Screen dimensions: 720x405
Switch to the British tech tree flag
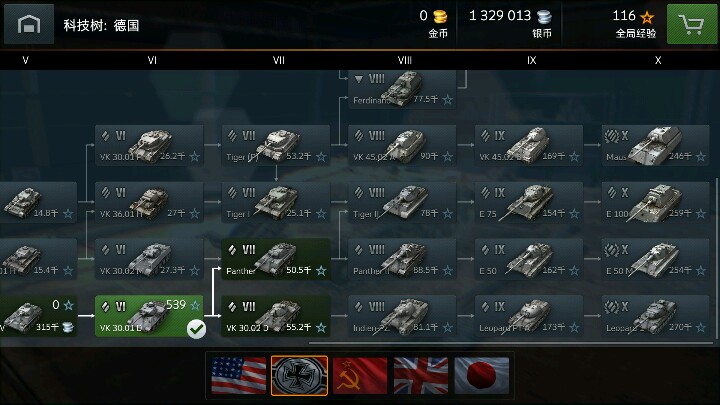(x=421, y=376)
